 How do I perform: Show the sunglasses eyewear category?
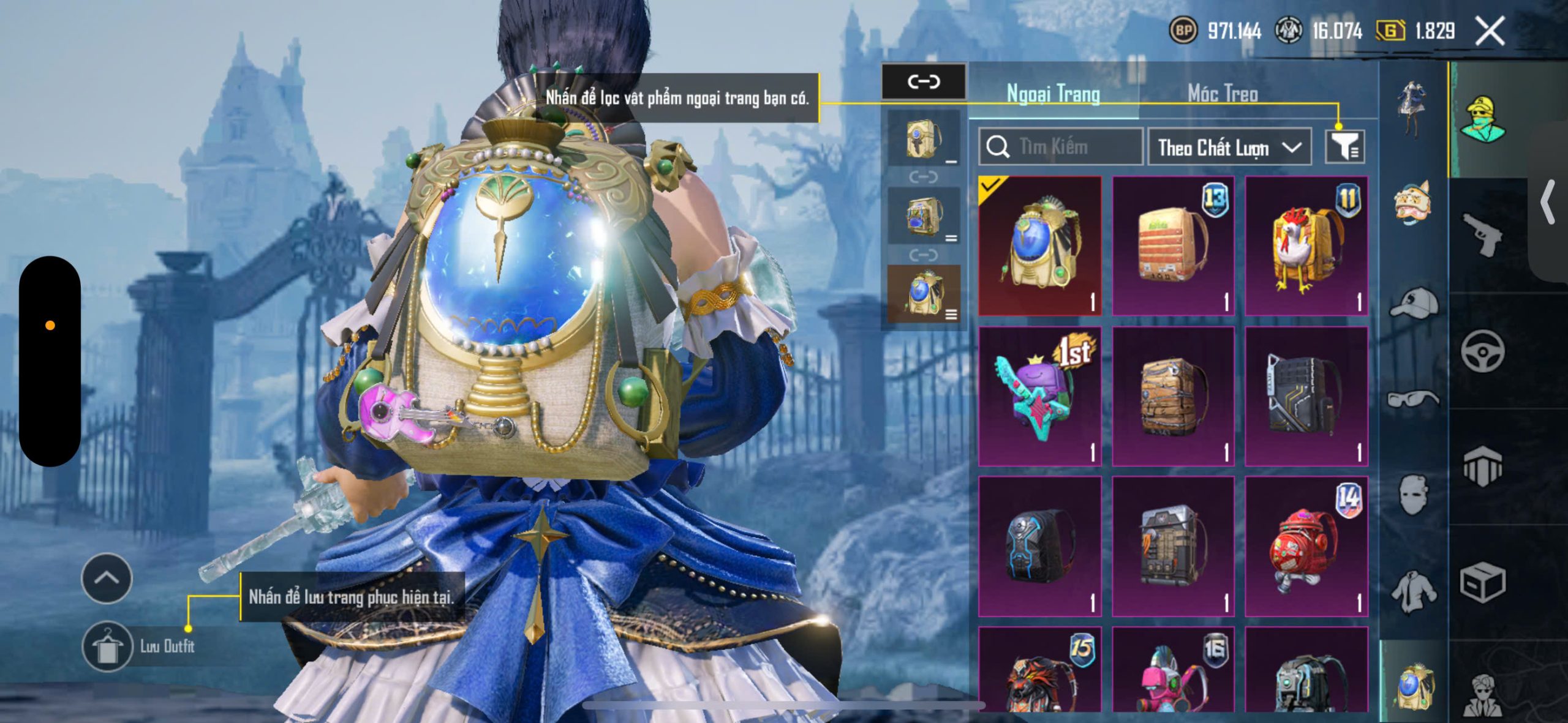[1414, 399]
